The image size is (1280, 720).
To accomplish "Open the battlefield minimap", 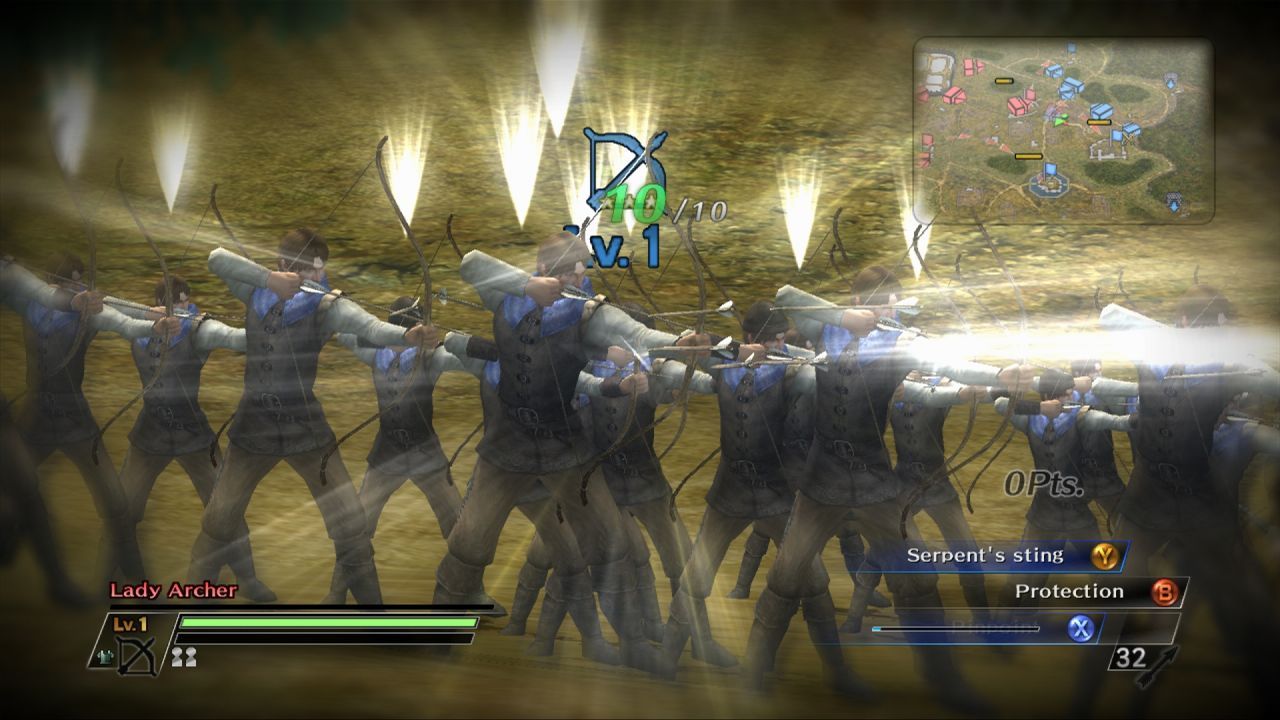I will pyautogui.click(x=1063, y=130).
